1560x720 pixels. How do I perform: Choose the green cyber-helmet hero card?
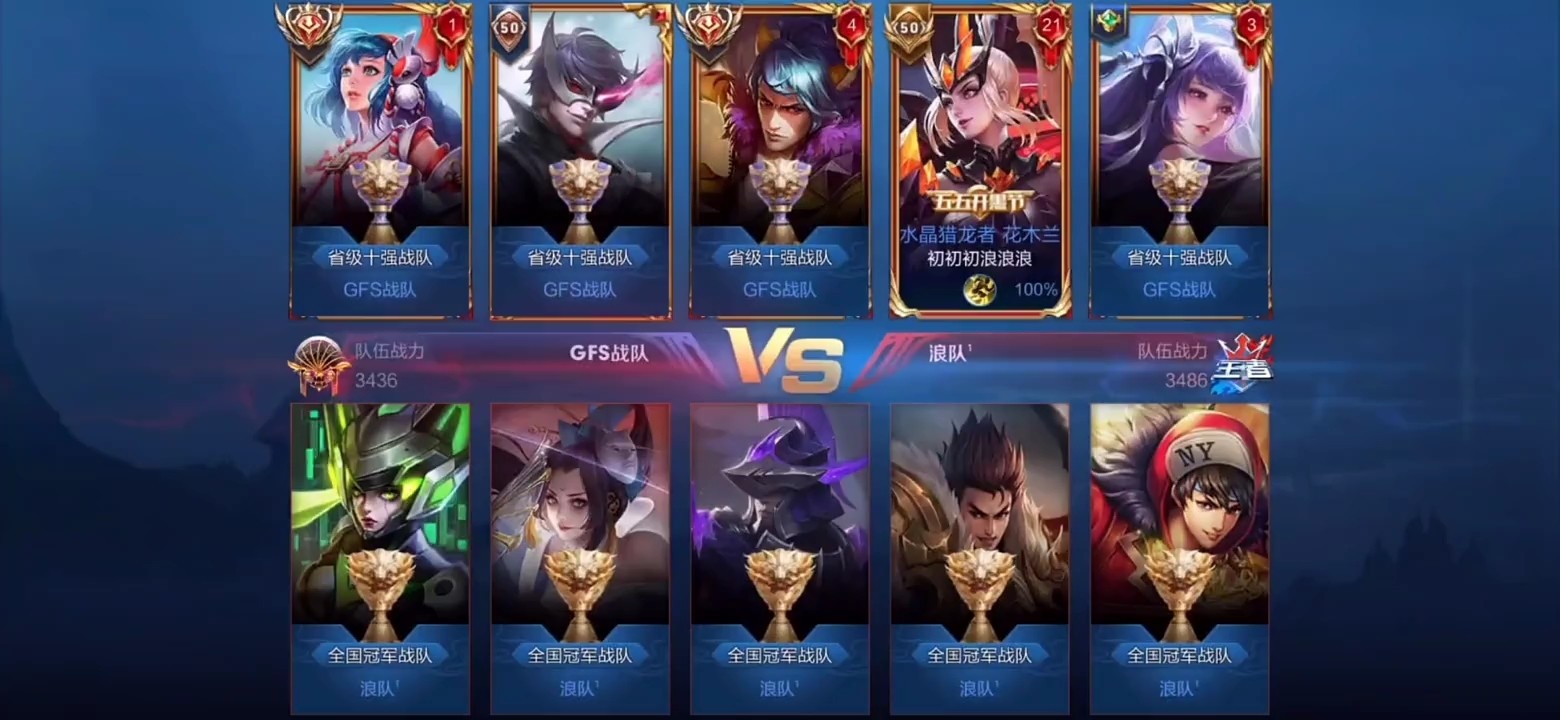pos(380,557)
